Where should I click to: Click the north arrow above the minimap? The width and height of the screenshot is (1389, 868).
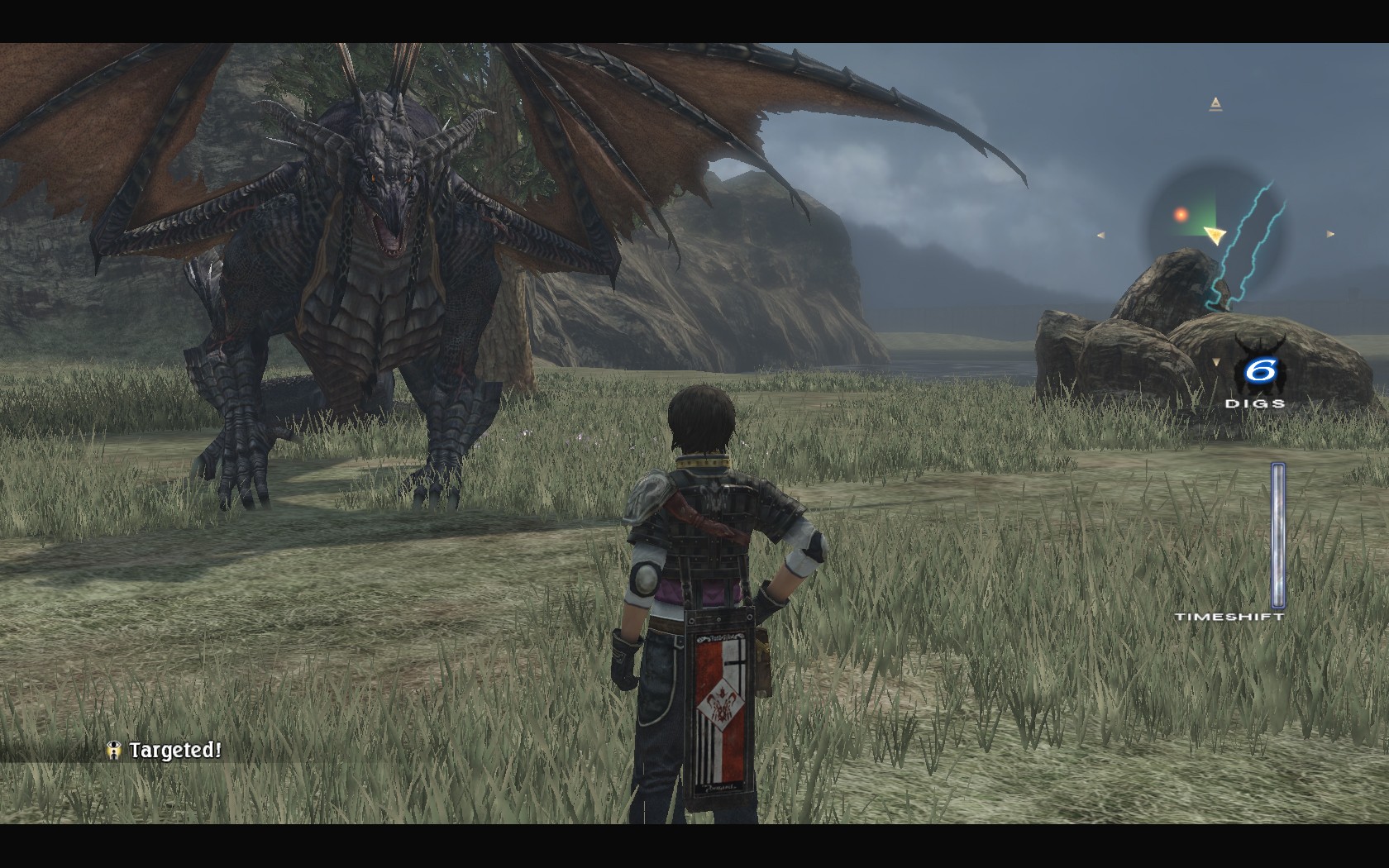(1215, 104)
